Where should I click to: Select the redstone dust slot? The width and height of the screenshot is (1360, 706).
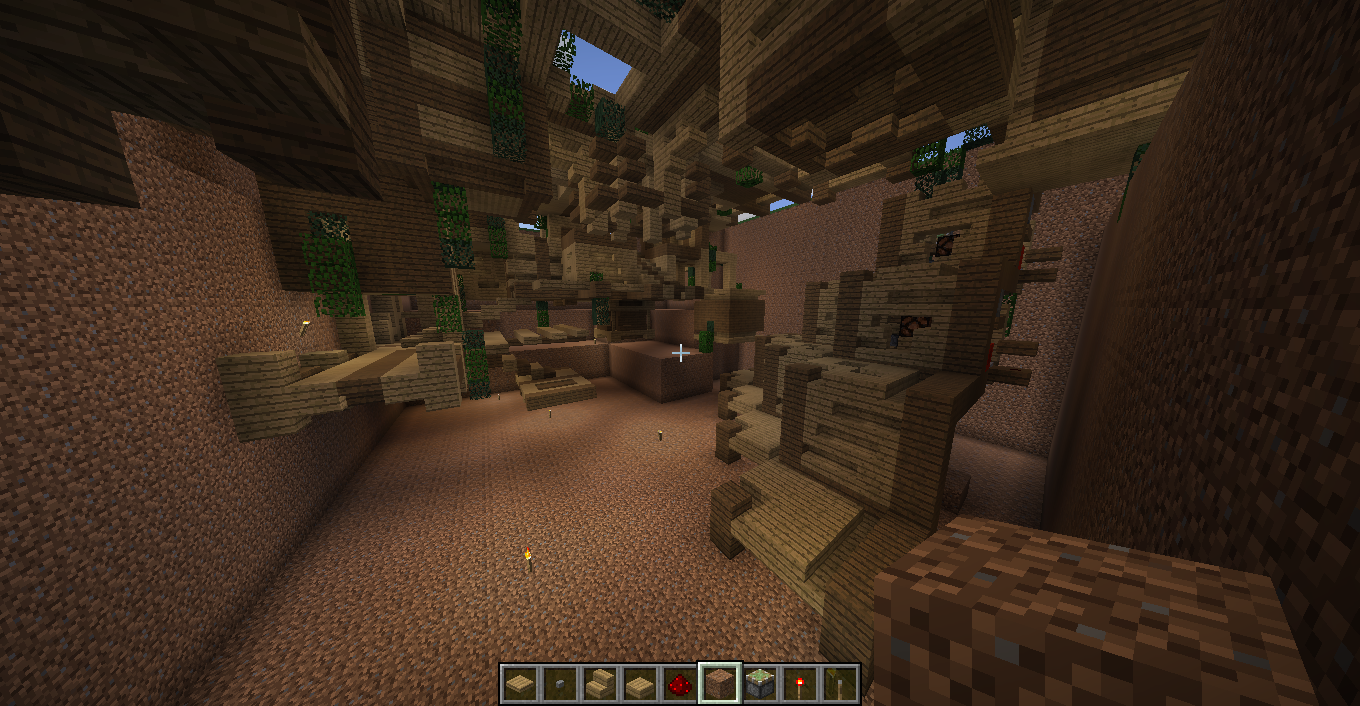click(679, 684)
